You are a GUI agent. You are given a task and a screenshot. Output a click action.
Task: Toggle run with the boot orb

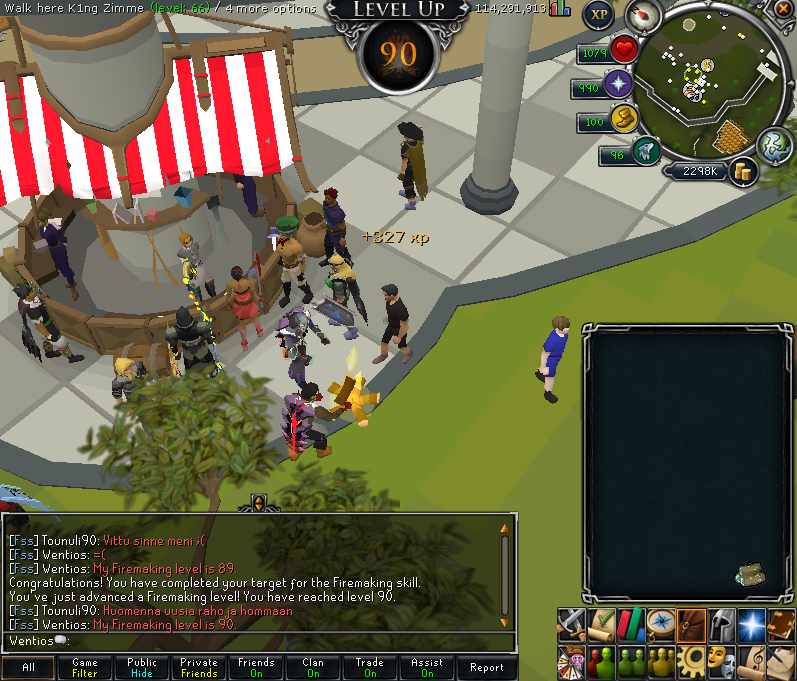645,152
